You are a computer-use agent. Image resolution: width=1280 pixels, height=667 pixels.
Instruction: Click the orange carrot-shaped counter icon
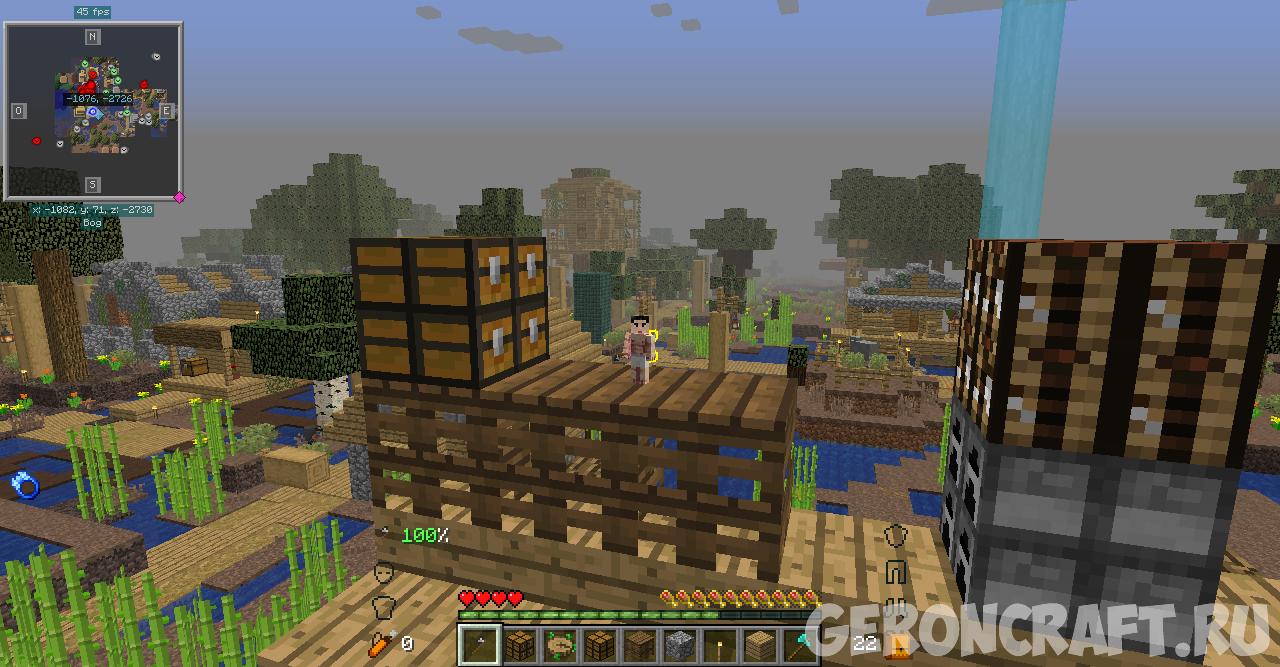coord(384,642)
